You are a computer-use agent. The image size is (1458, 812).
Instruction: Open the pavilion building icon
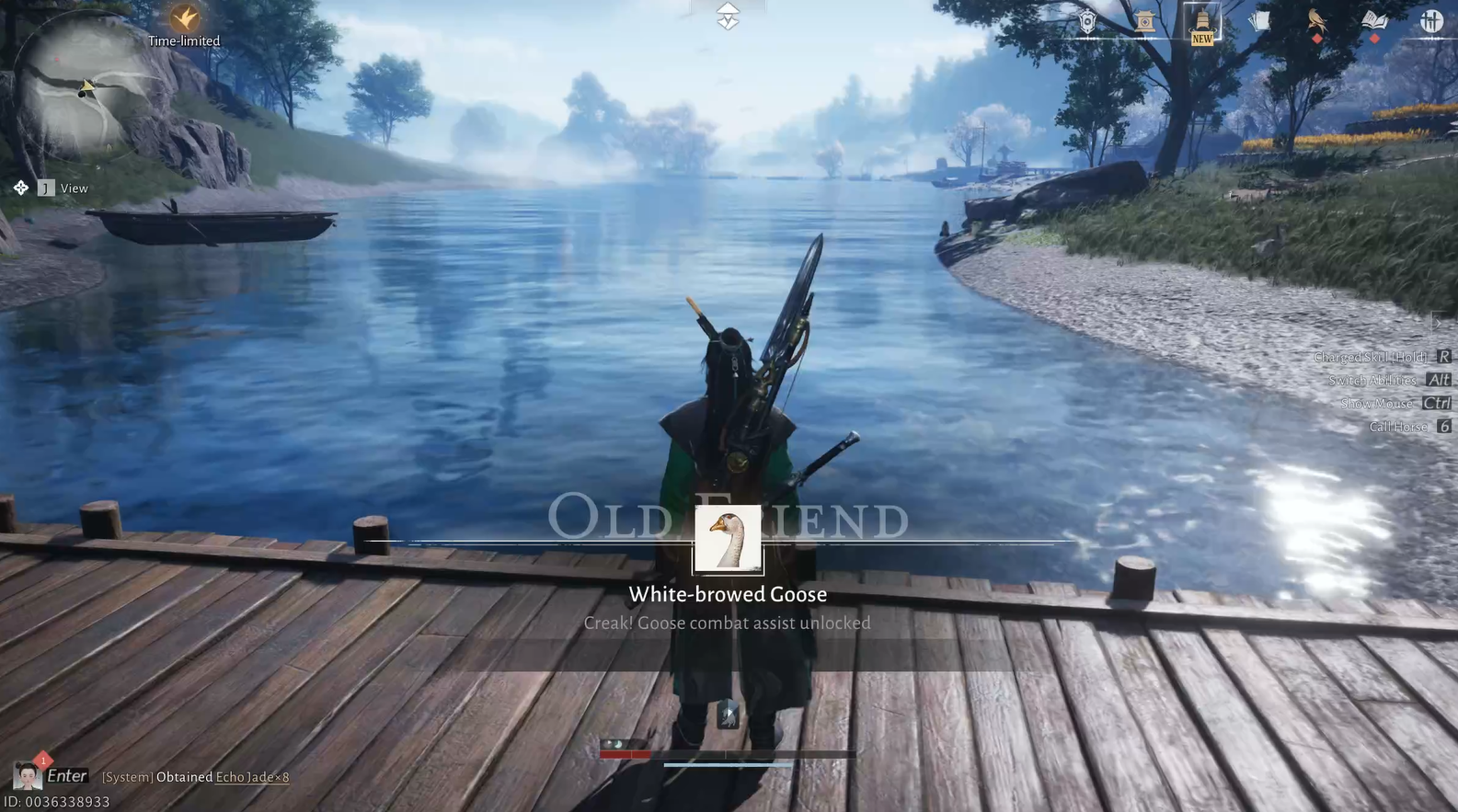coord(1143,20)
